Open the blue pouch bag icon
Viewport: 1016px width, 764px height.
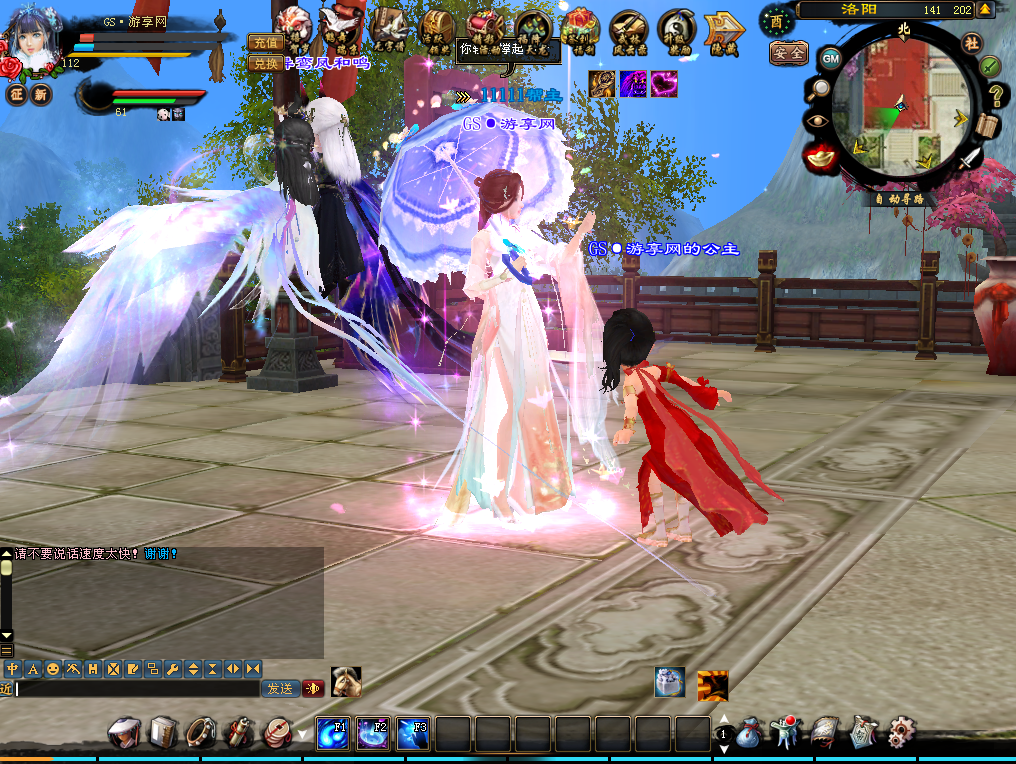pyautogui.click(x=748, y=734)
